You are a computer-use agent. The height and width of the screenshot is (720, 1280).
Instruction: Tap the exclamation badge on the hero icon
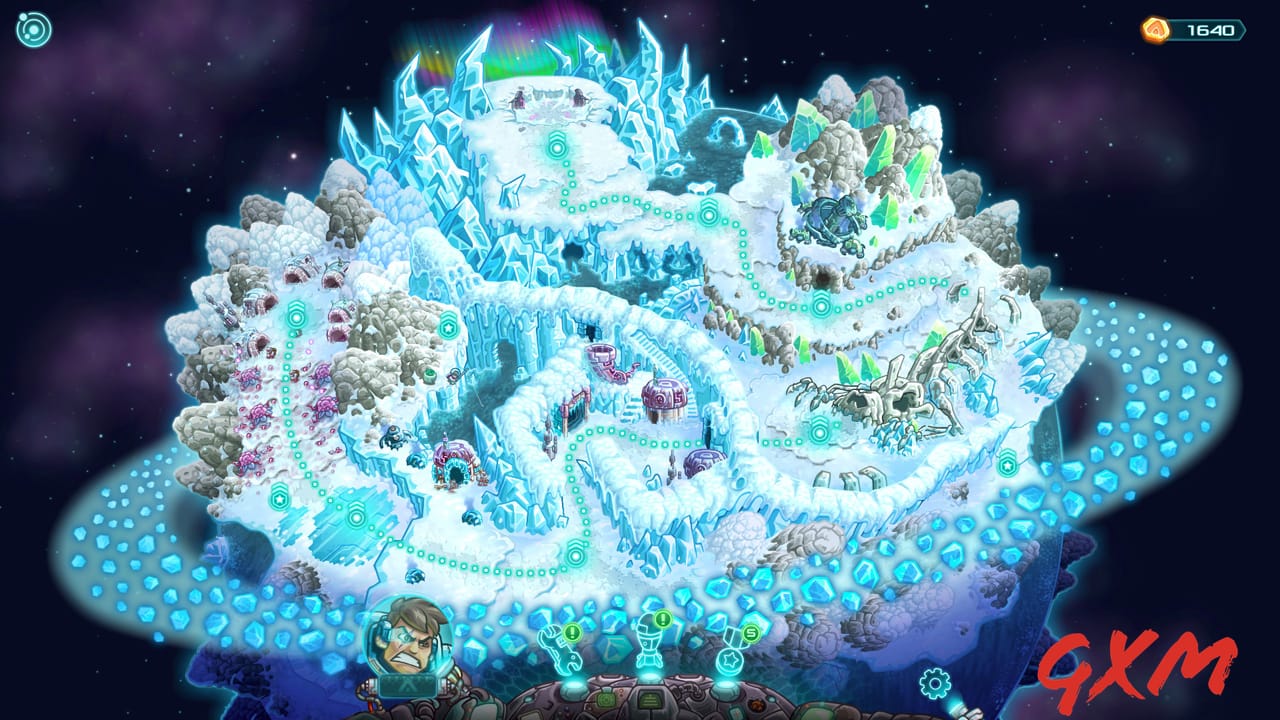(x=661, y=620)
